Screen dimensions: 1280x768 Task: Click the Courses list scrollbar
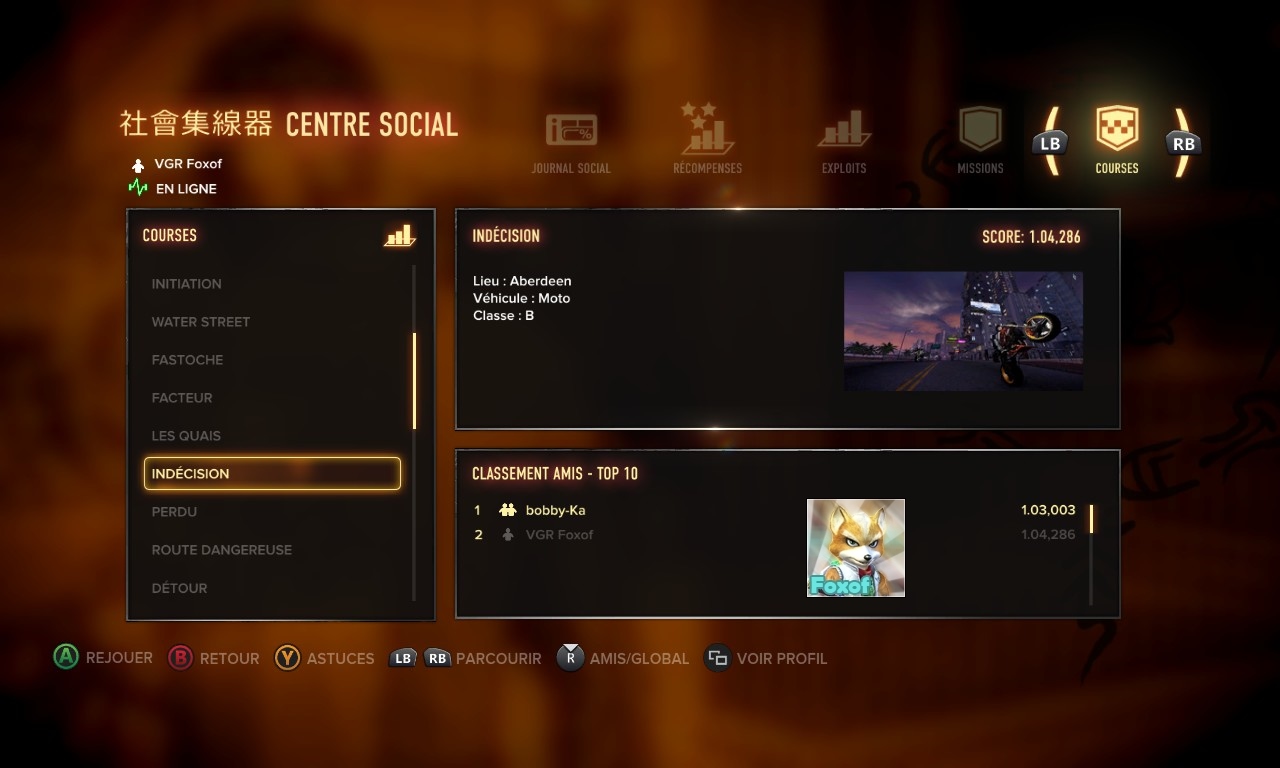point(414,380)
